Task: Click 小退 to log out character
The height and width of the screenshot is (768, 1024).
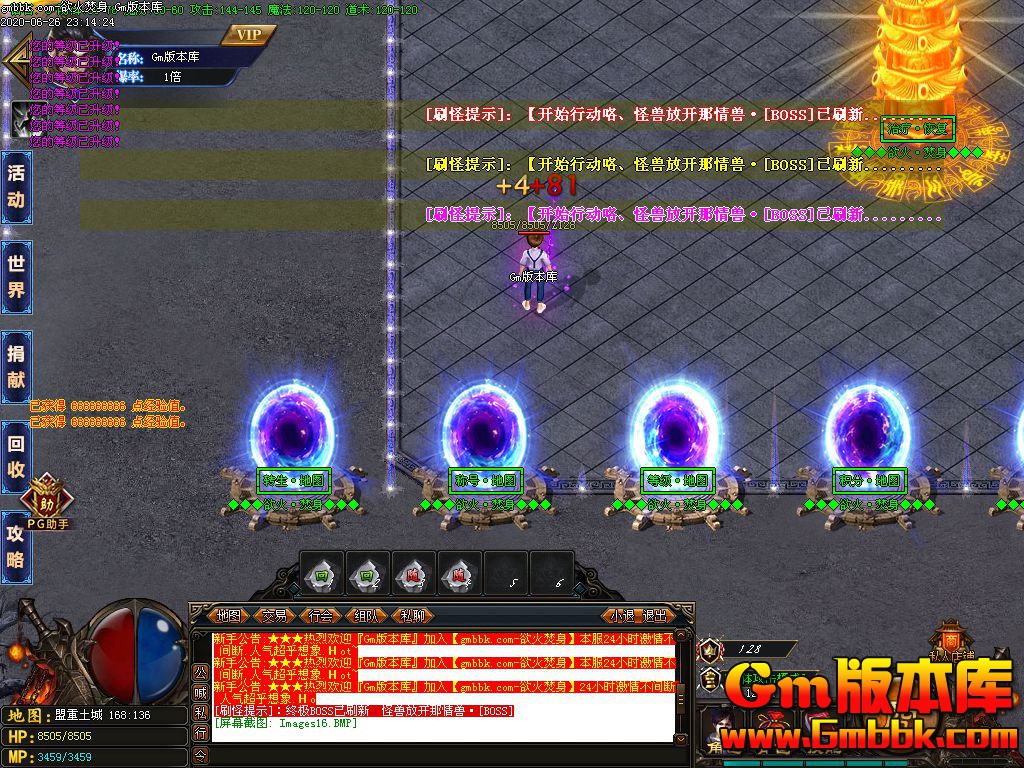Action: pos(623,615)
